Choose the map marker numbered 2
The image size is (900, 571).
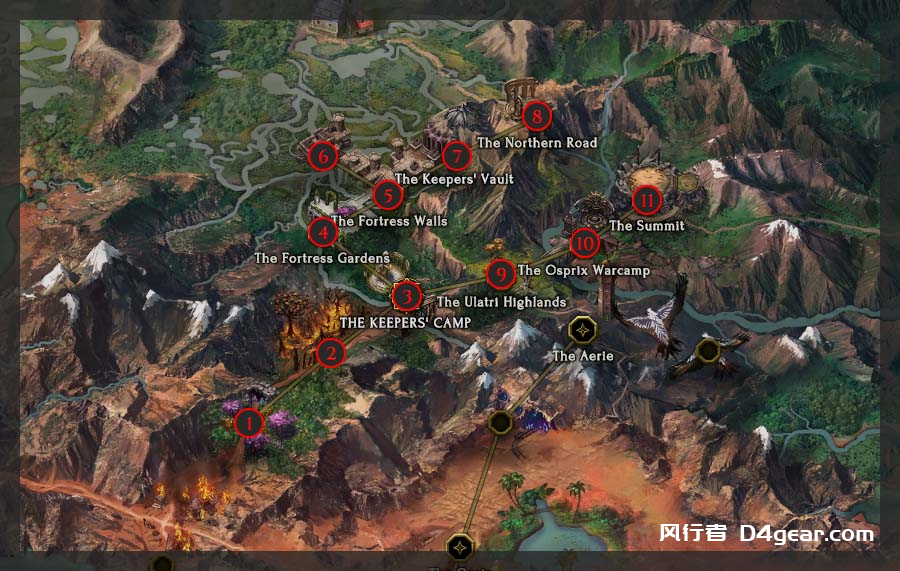click(330, 352)
